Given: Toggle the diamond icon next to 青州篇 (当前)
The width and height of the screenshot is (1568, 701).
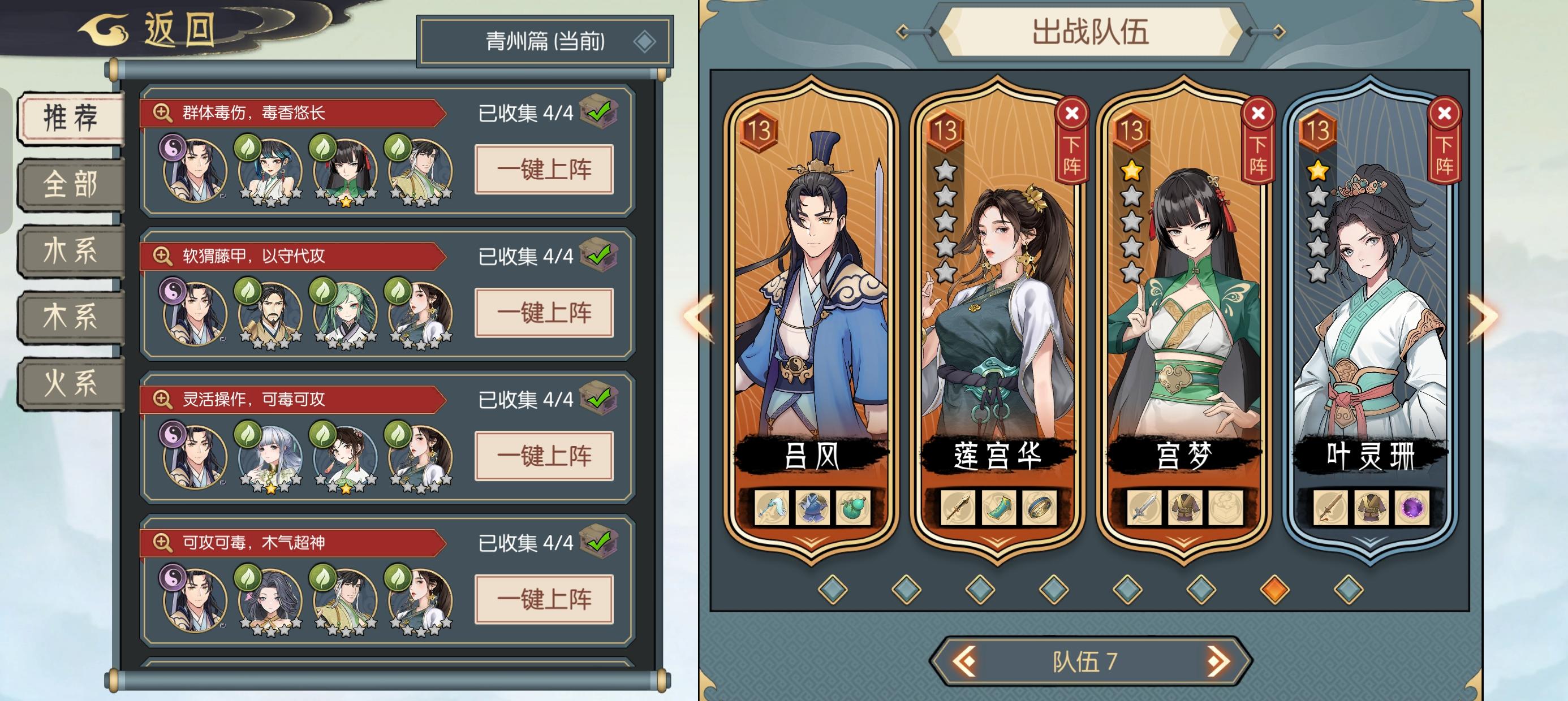Looking at the screenshot, I should (x=648, y=41).
